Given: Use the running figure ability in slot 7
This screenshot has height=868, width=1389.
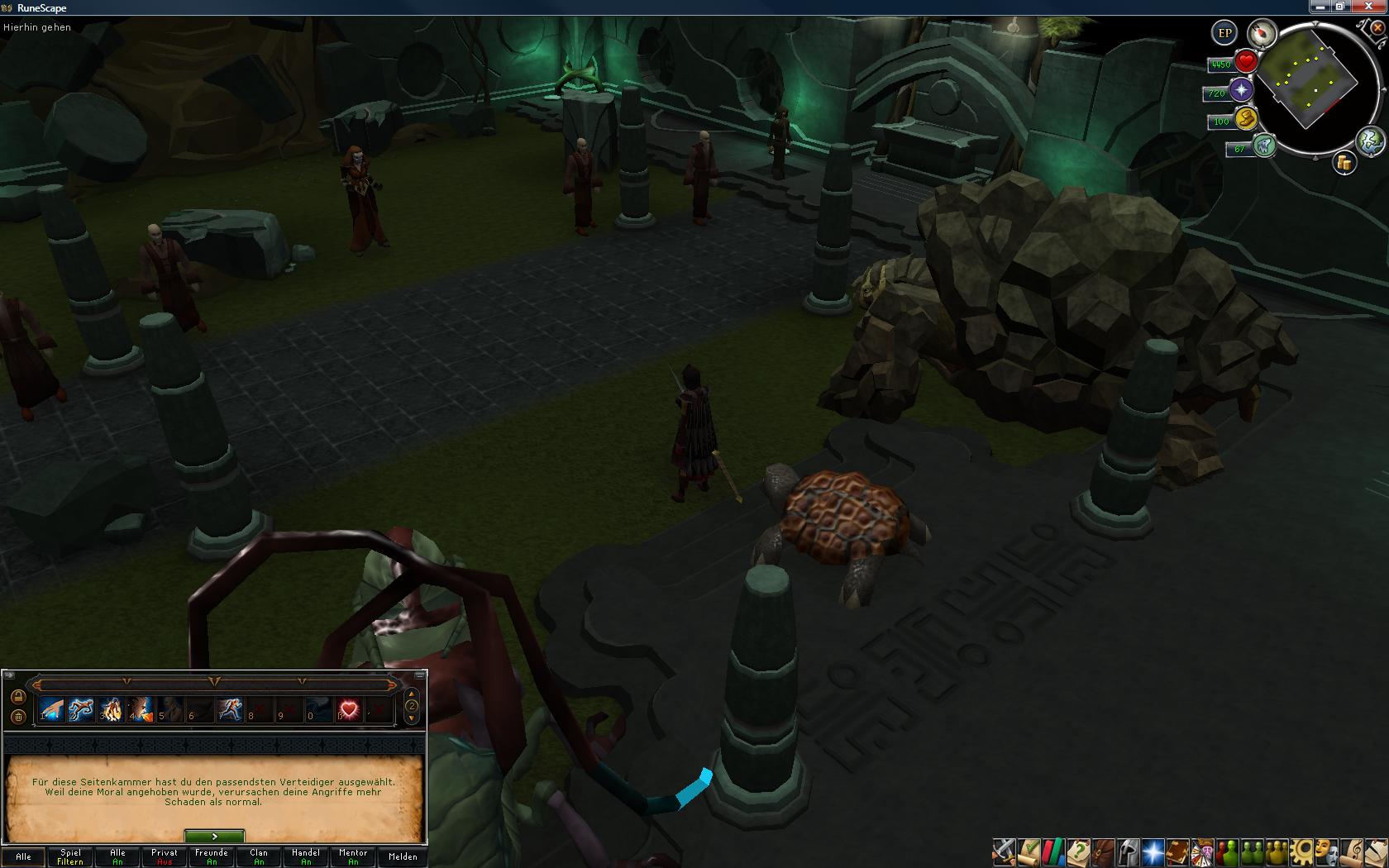Looking at the screenshot, I should click(229, 709).
